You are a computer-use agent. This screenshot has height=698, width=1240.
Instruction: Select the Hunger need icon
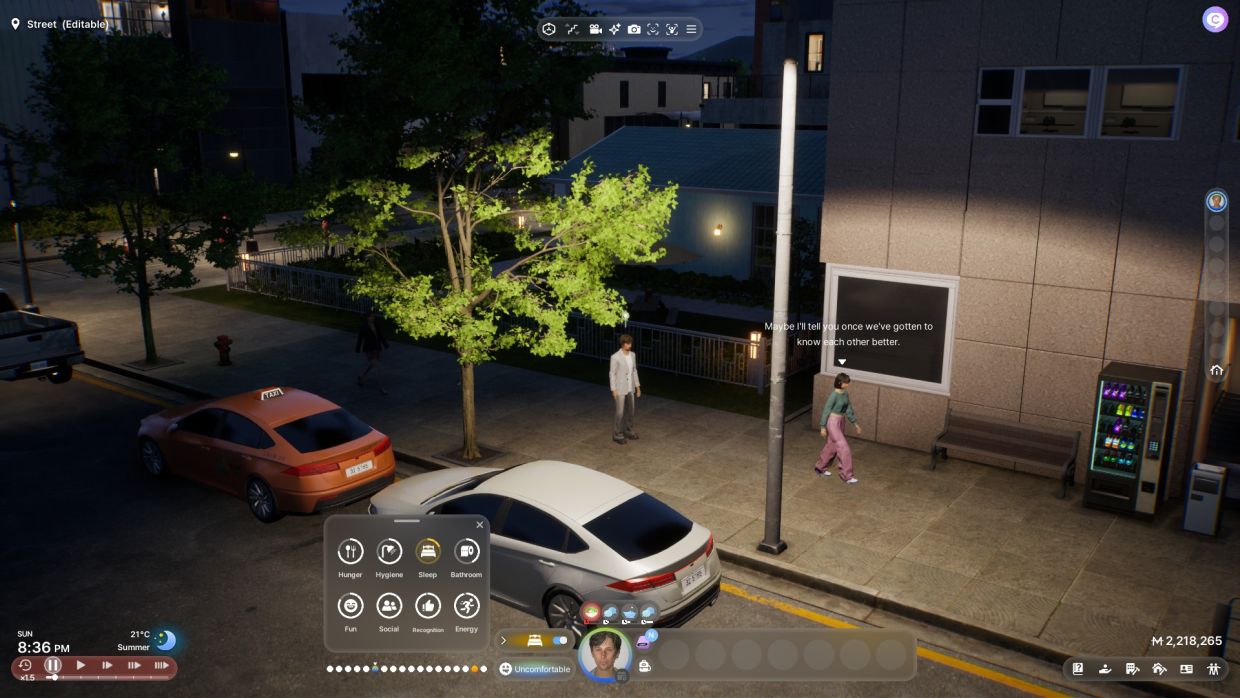point(350,551)
